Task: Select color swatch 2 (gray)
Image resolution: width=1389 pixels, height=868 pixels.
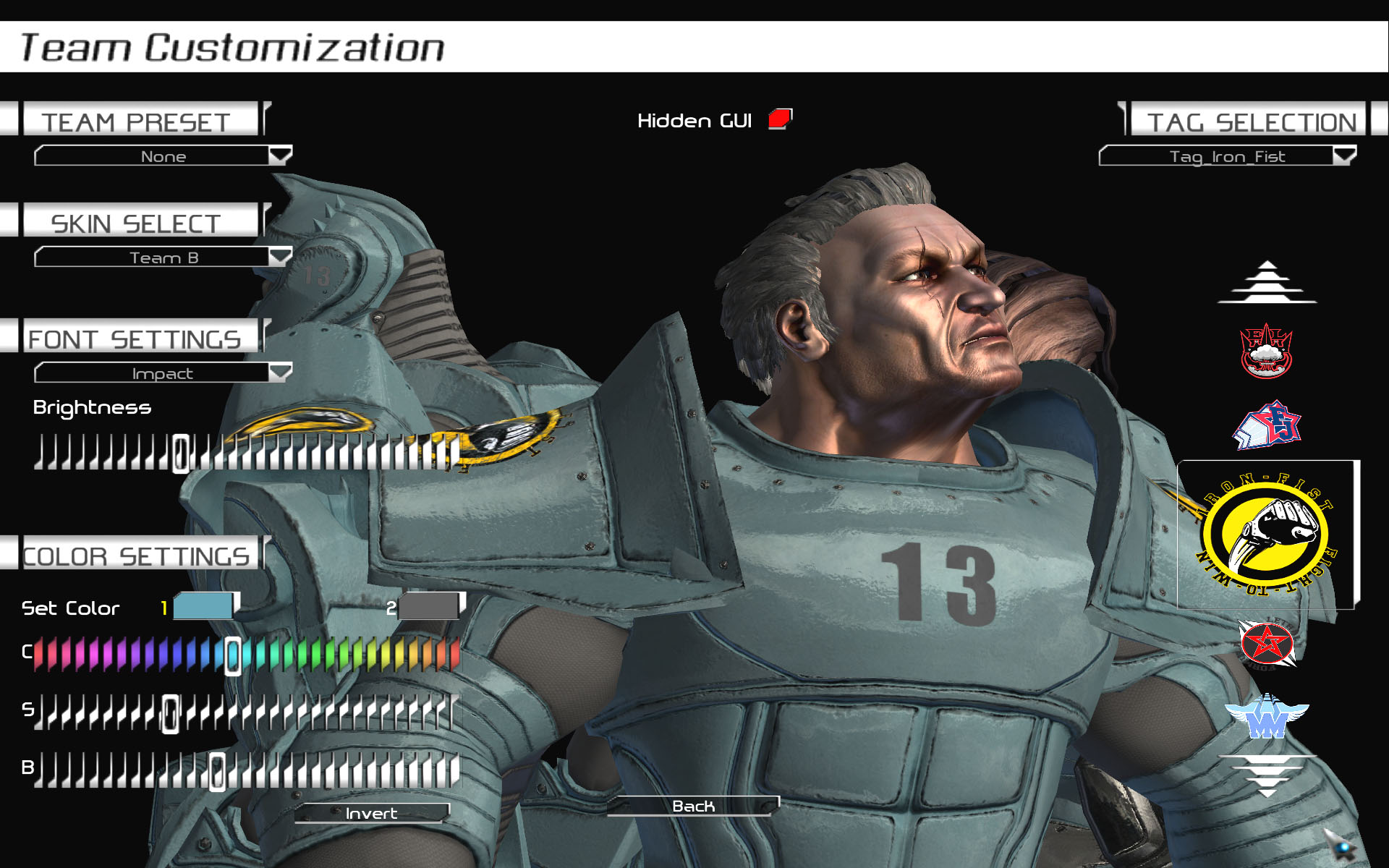Action: tap(429, 606)
